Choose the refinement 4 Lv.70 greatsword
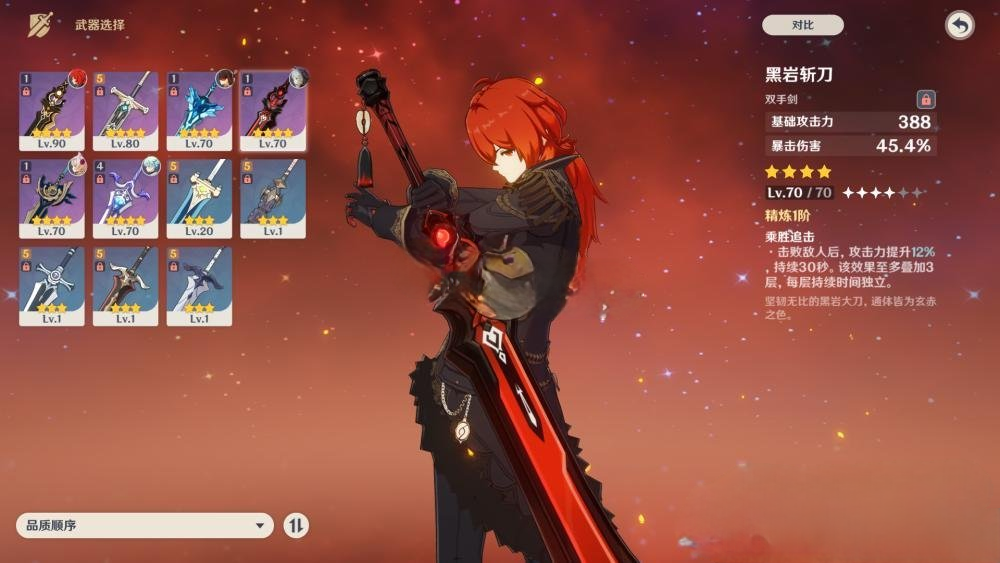This screenshot has width=1000, height=563. [x=126, y=197]
